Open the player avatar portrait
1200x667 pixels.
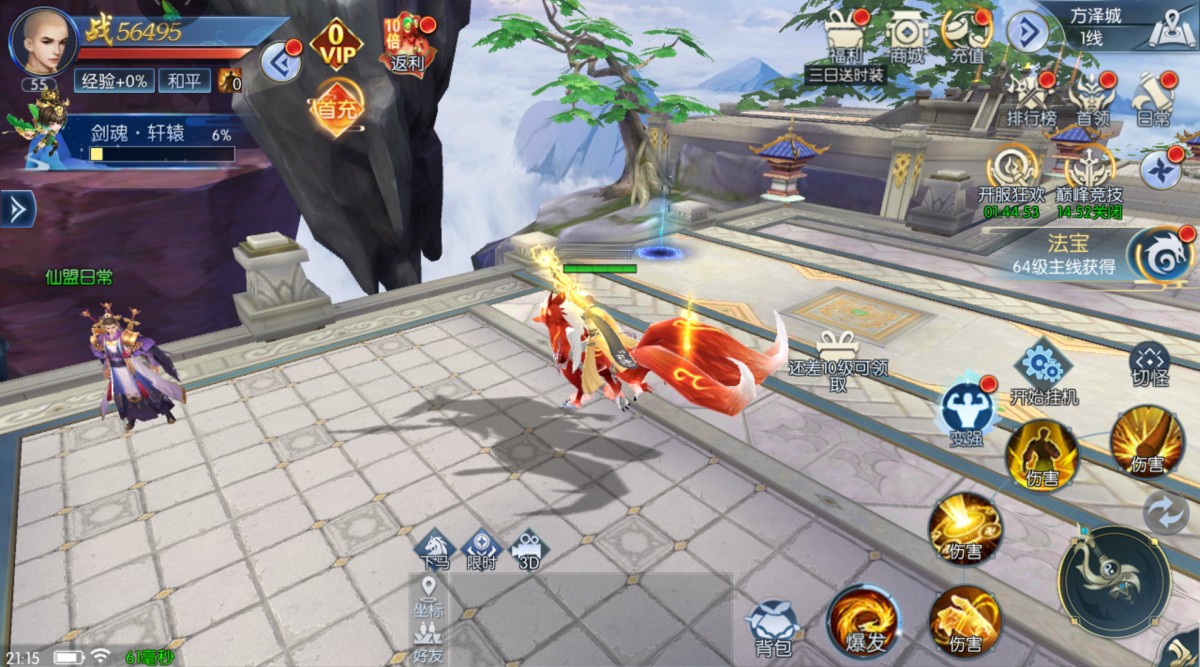(40, 40)
